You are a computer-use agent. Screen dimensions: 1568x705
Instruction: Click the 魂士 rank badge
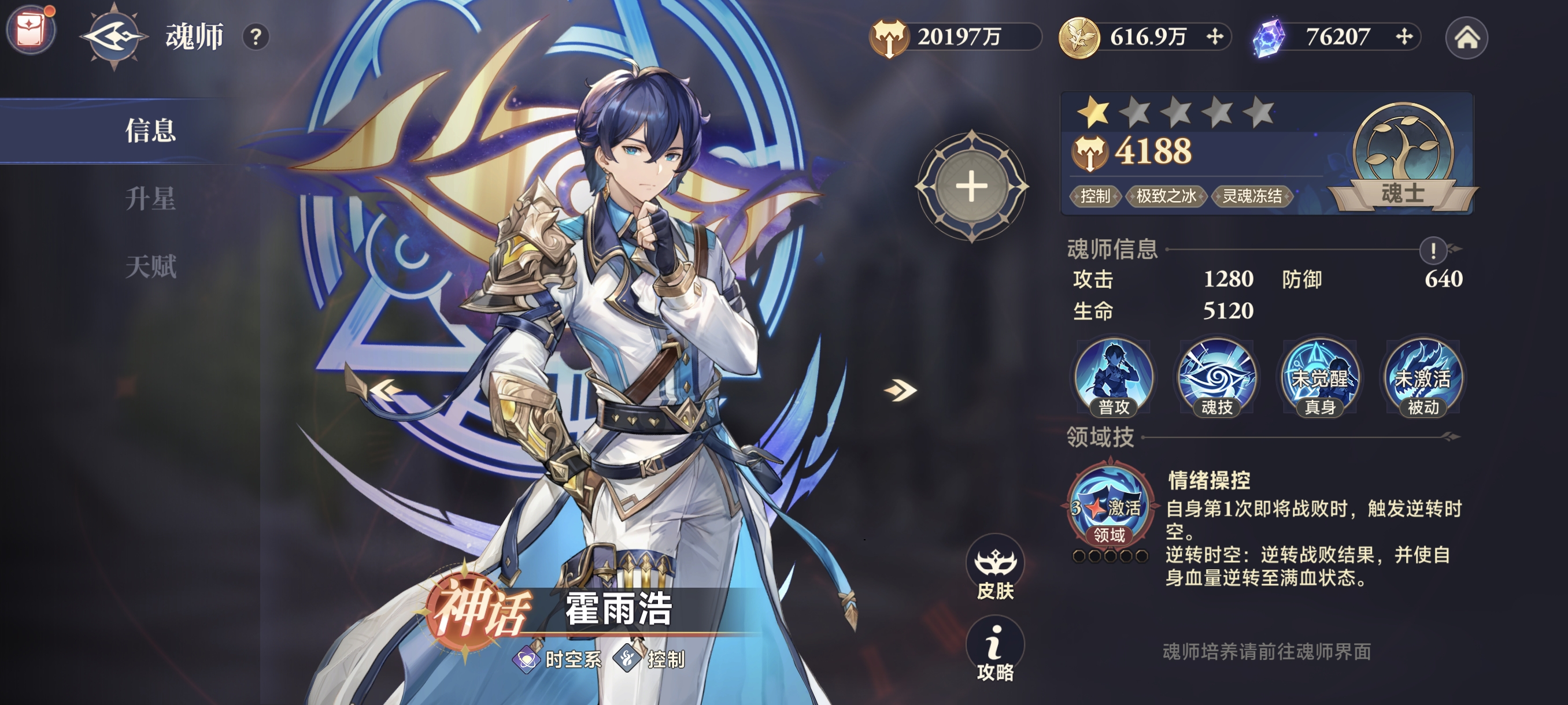pyautogui.click(x=1403, y=159)
